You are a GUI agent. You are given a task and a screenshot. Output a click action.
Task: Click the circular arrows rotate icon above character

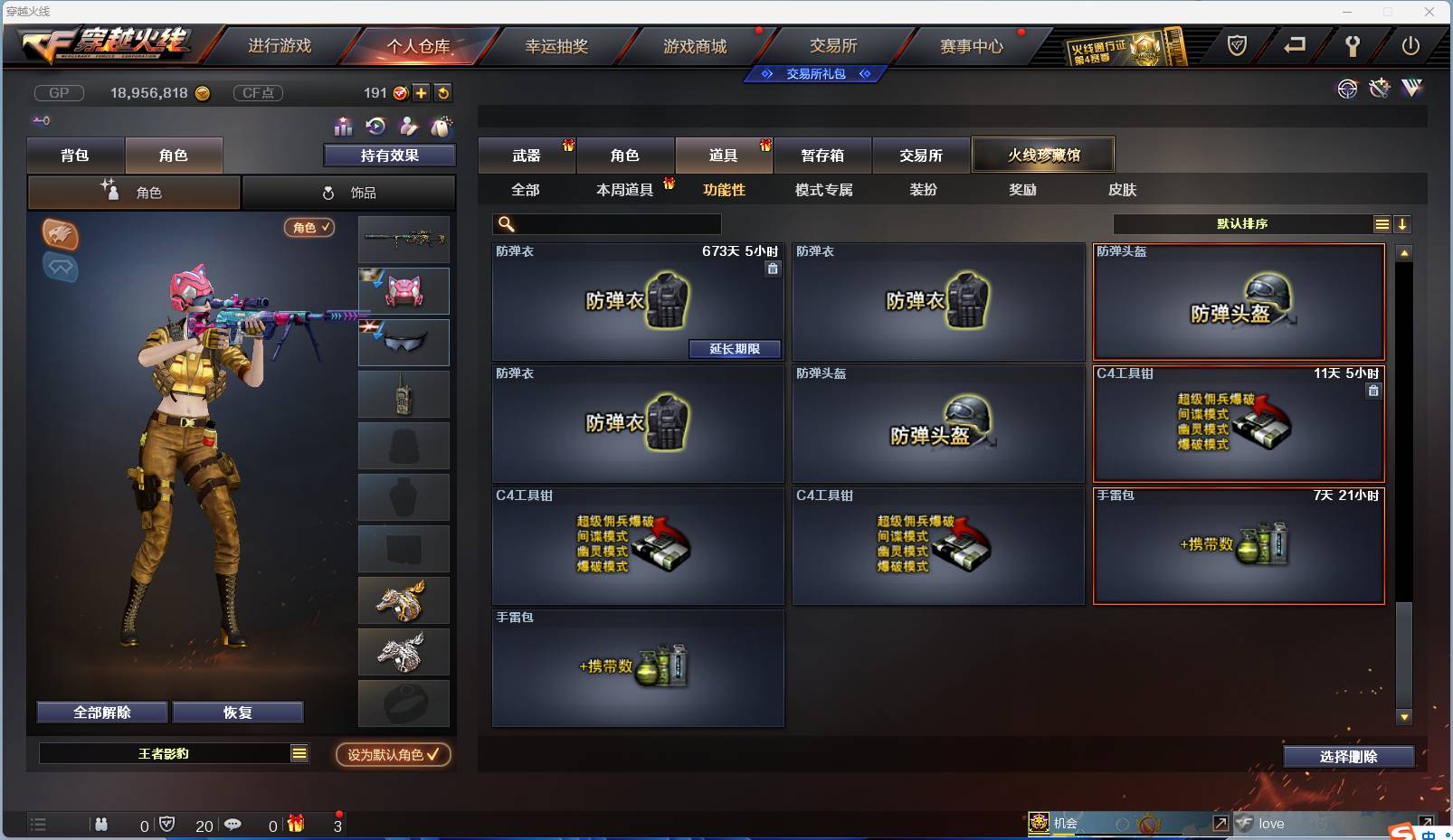[x=375, y=127]
